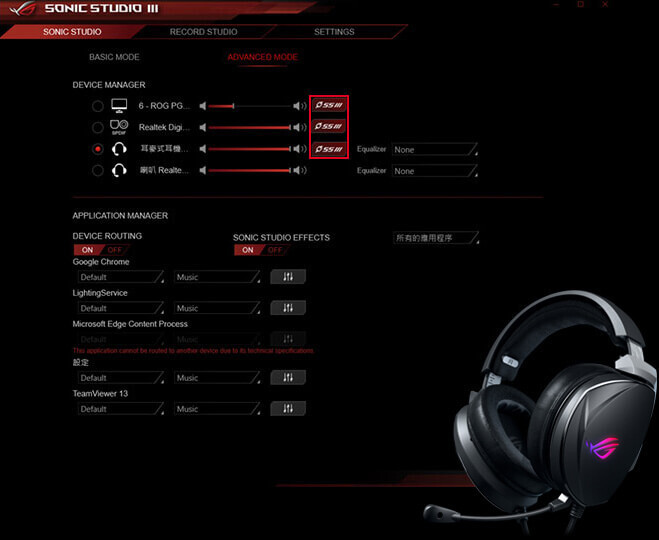Switch to Basic Mode

click(x=114, y=57)
